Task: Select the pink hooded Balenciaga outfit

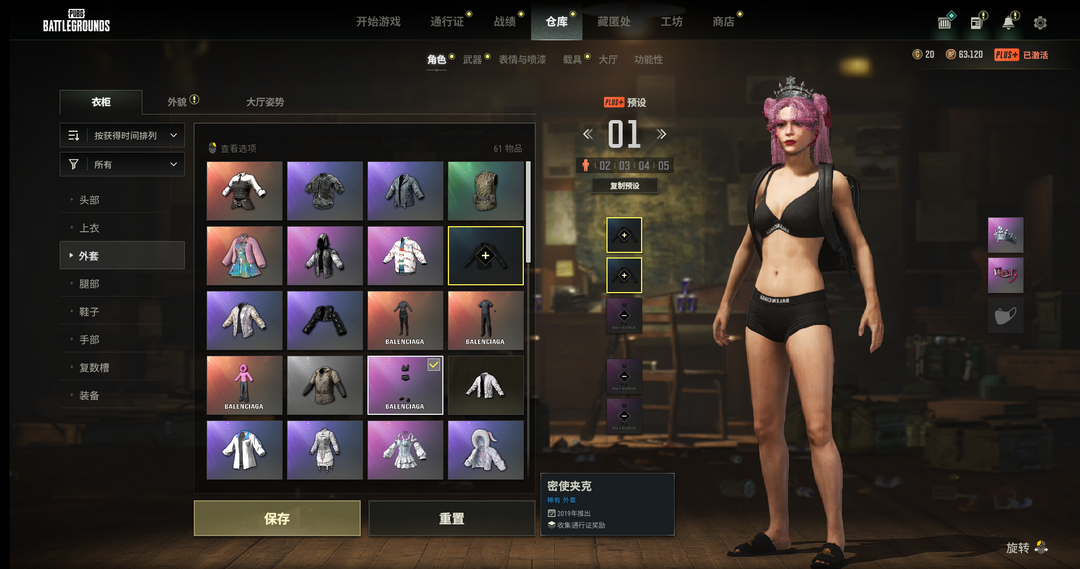Action: pos(245,384)
